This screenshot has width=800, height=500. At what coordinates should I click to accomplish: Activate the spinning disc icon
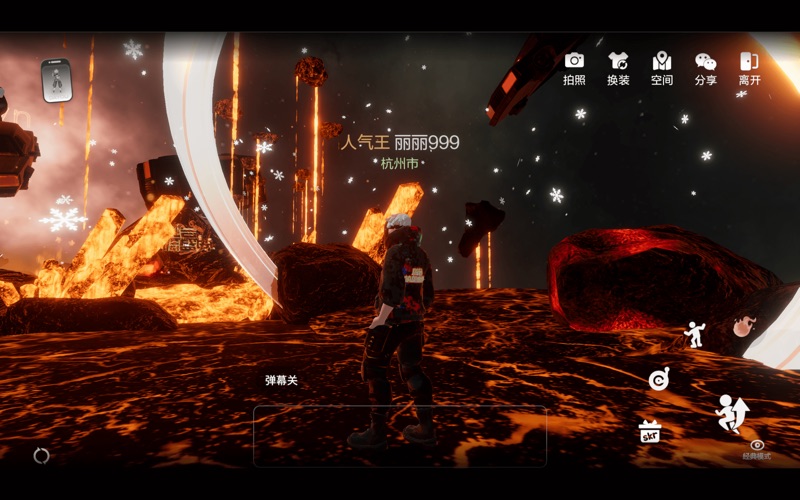658,378
